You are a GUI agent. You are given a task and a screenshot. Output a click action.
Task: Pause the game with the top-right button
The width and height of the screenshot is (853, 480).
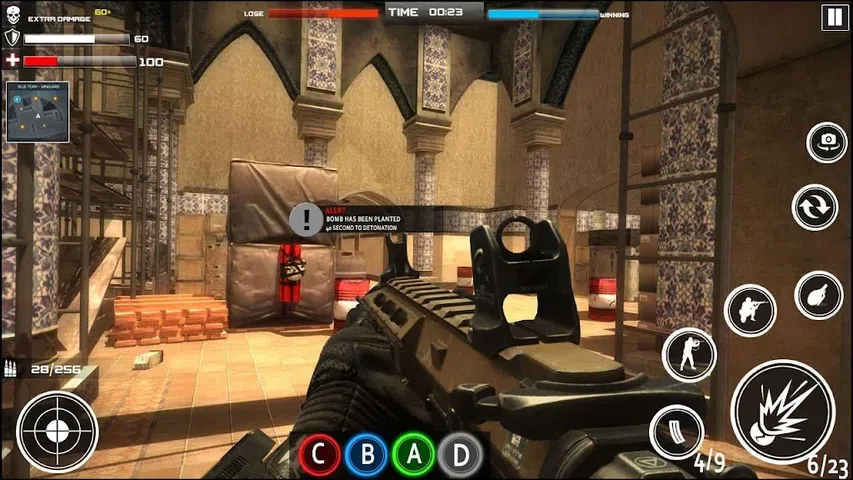(832, 16)
